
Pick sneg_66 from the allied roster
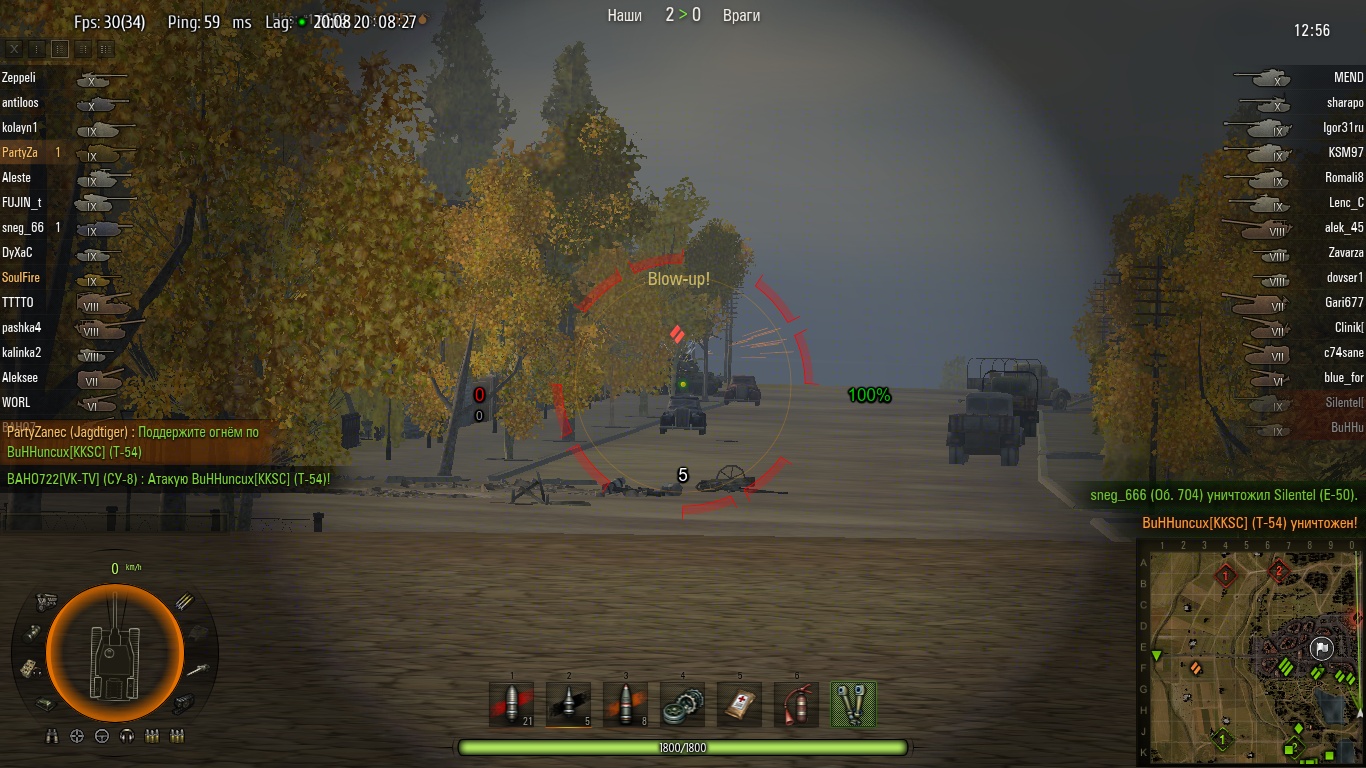[x=23, y=228]
